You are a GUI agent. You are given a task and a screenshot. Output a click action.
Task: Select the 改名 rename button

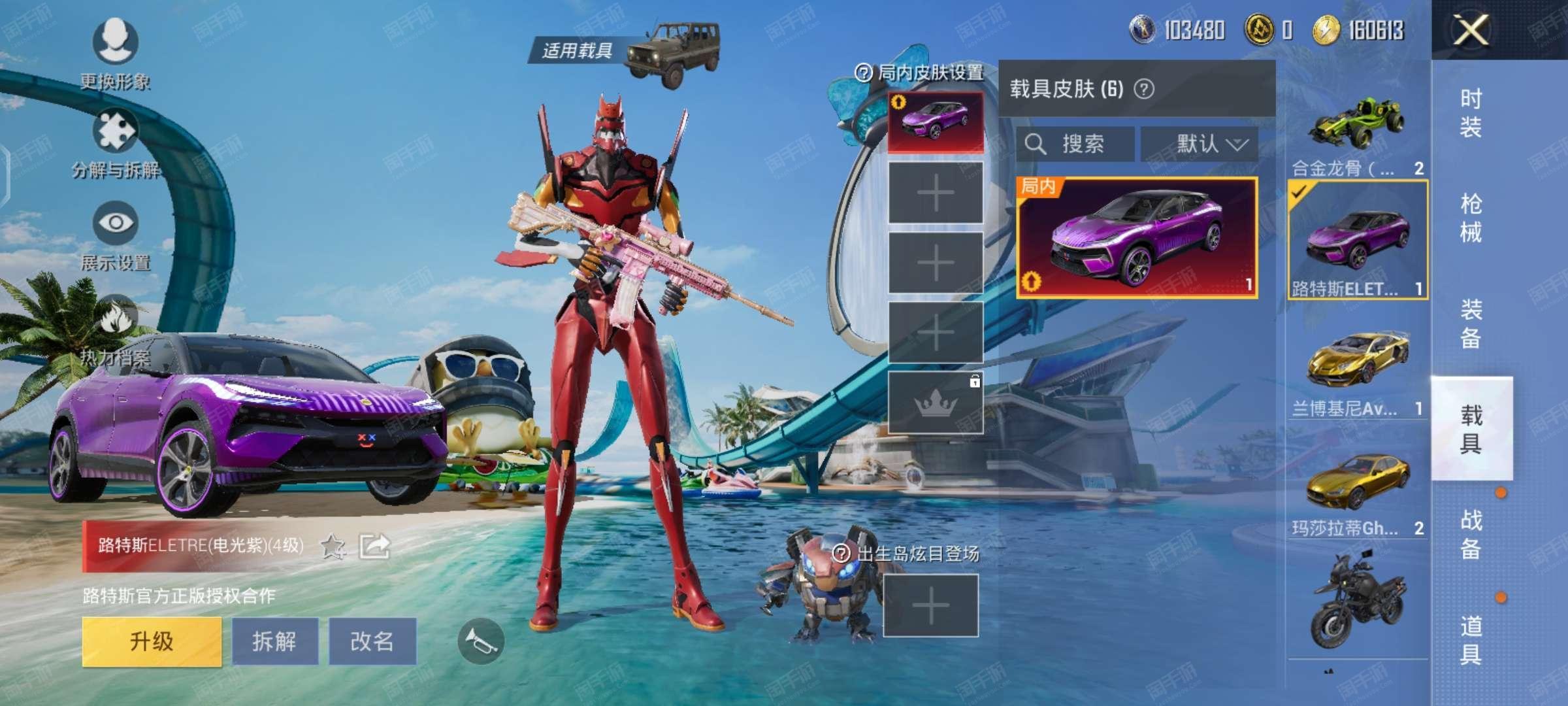coord(372,641)
